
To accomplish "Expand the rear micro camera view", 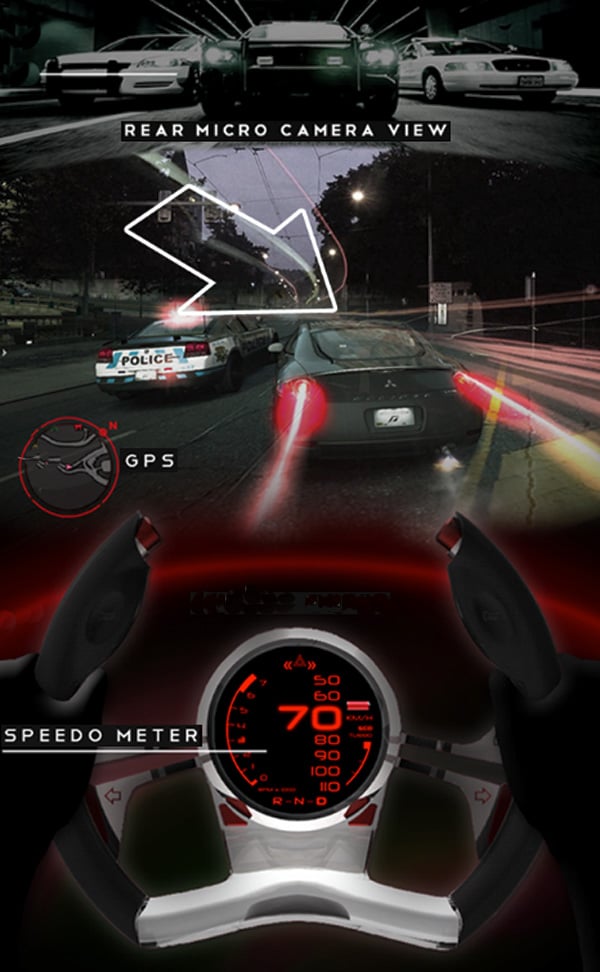I will (x=300, y=60).
